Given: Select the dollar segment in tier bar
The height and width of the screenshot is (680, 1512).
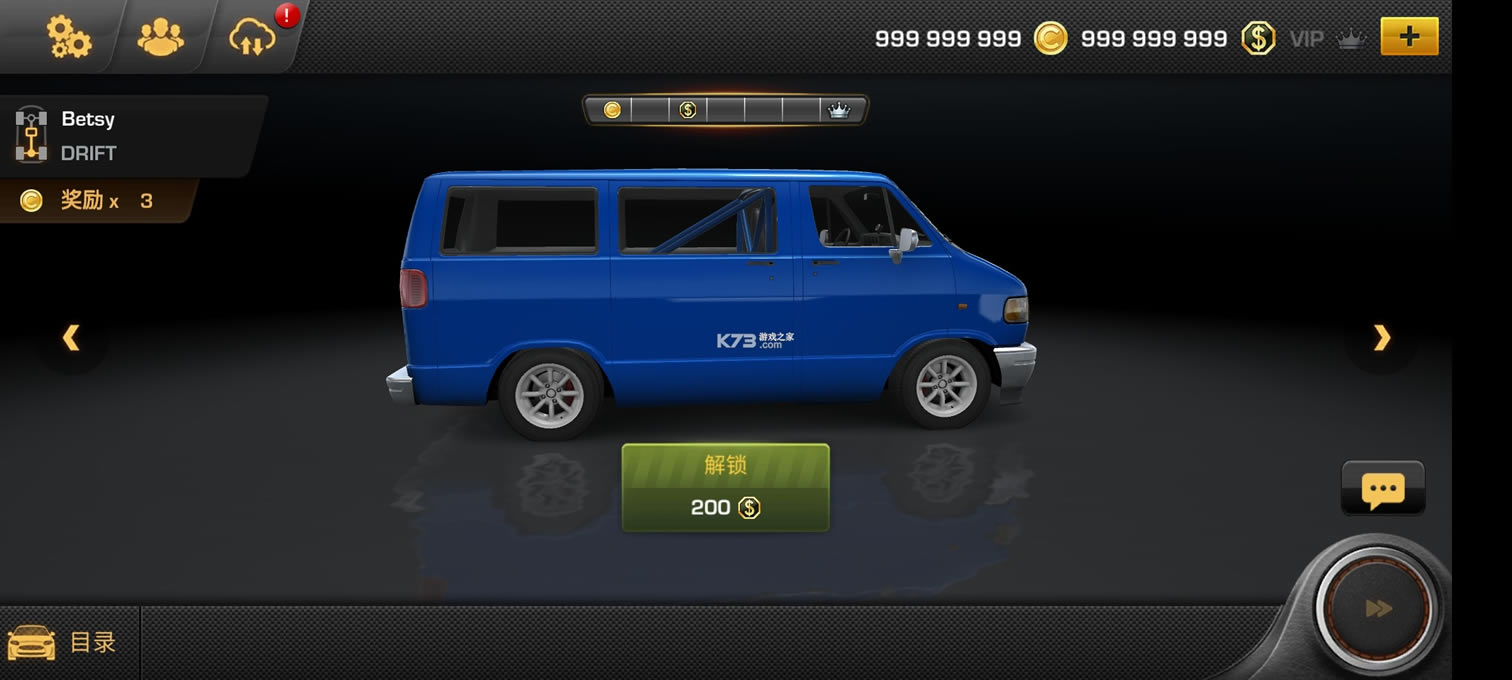Looking at the screenshot, I should (x=688, y=110).
